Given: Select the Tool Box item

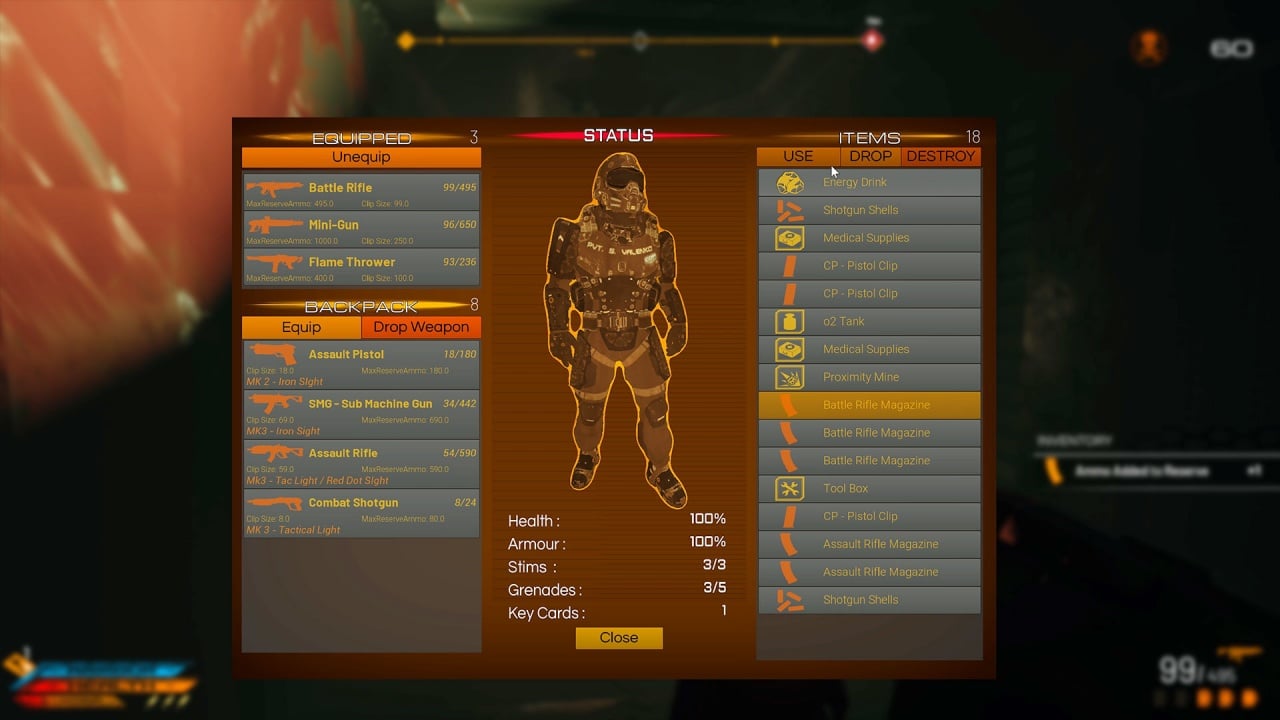Looking at the screenshot, I should coord(868,488).
